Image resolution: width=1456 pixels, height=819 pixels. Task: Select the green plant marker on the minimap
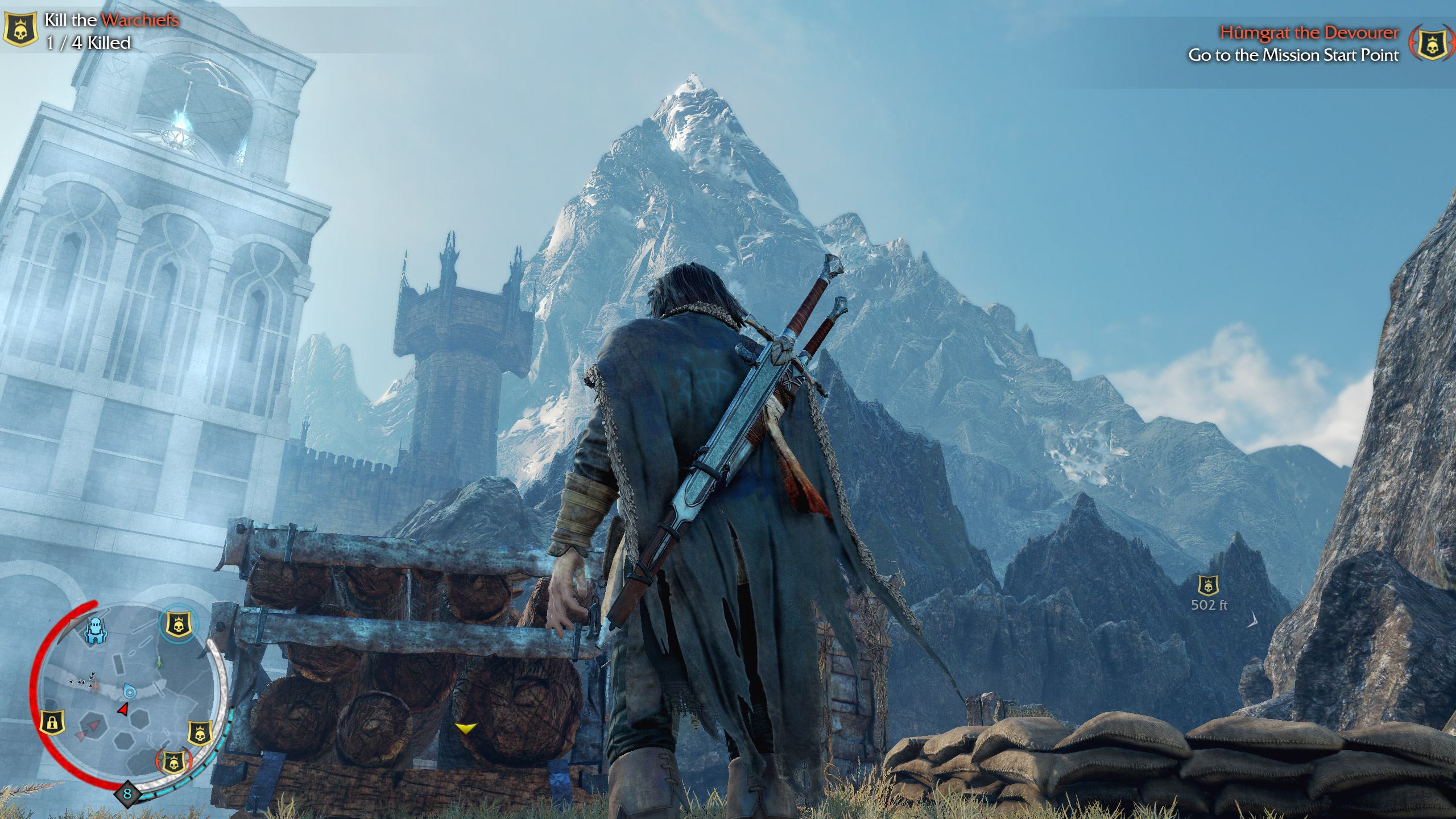click(160, 662)
